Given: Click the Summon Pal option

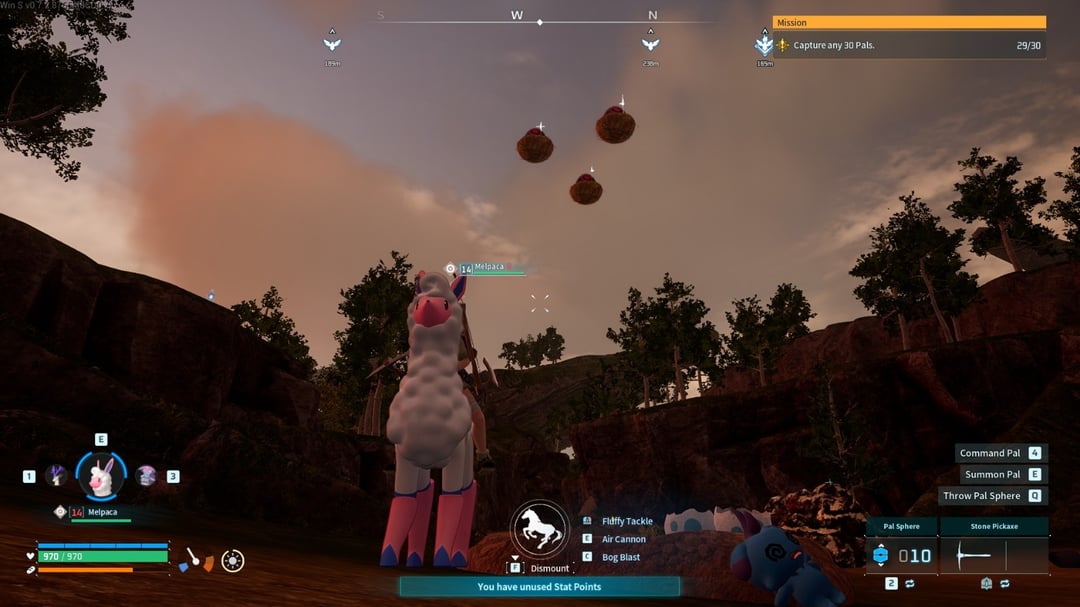Looking at the screenshot, I should [992, 474].
